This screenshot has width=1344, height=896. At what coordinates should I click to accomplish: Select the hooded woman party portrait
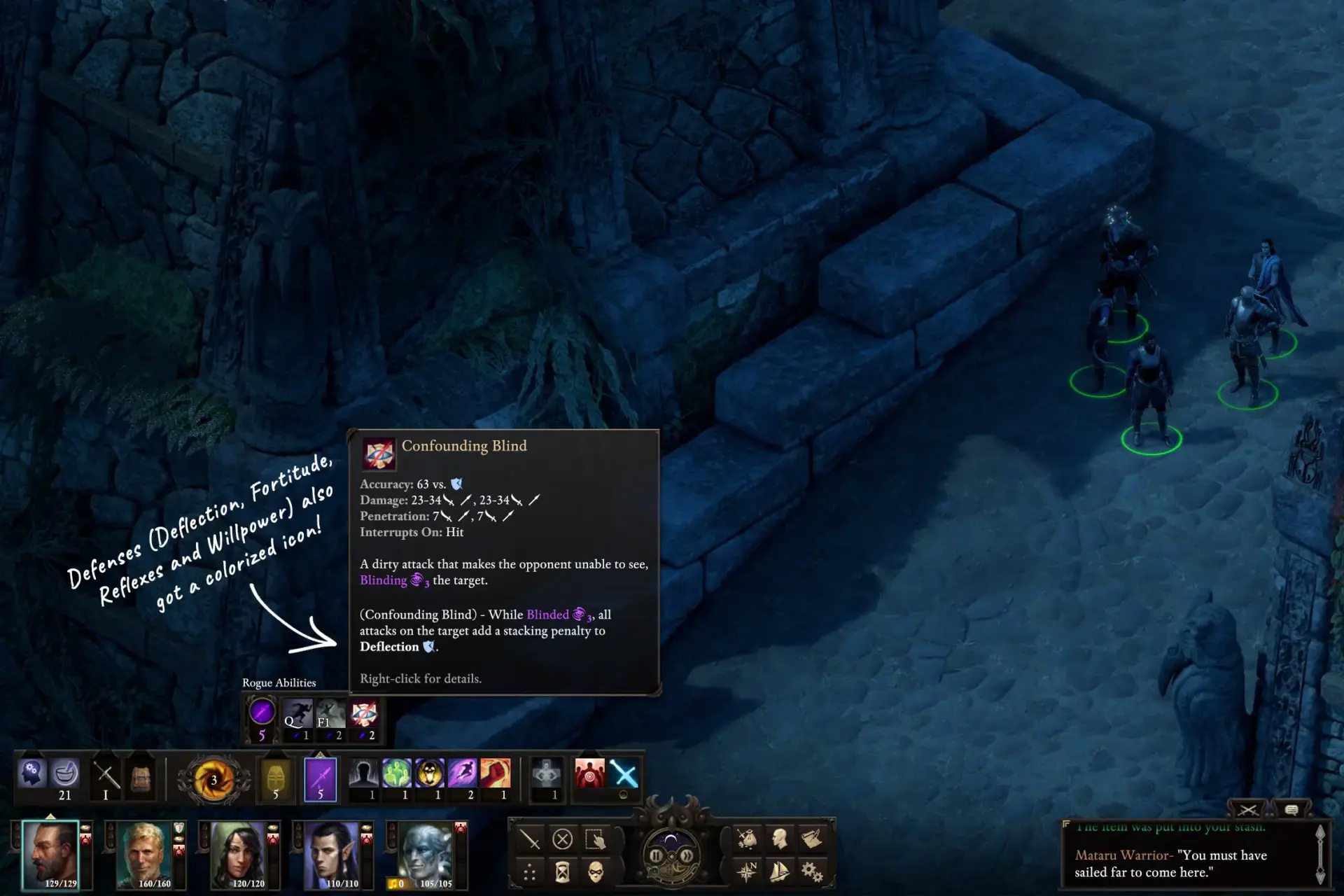tap(238, 855)
